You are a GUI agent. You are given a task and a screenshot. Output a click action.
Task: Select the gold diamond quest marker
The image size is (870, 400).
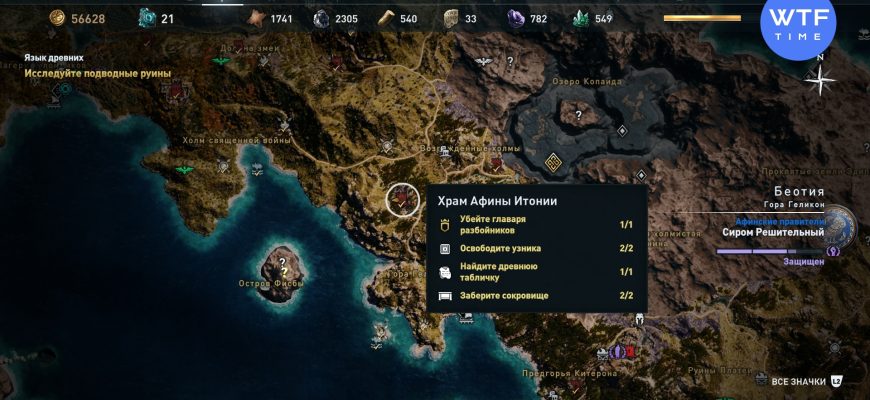click(553, 162)
